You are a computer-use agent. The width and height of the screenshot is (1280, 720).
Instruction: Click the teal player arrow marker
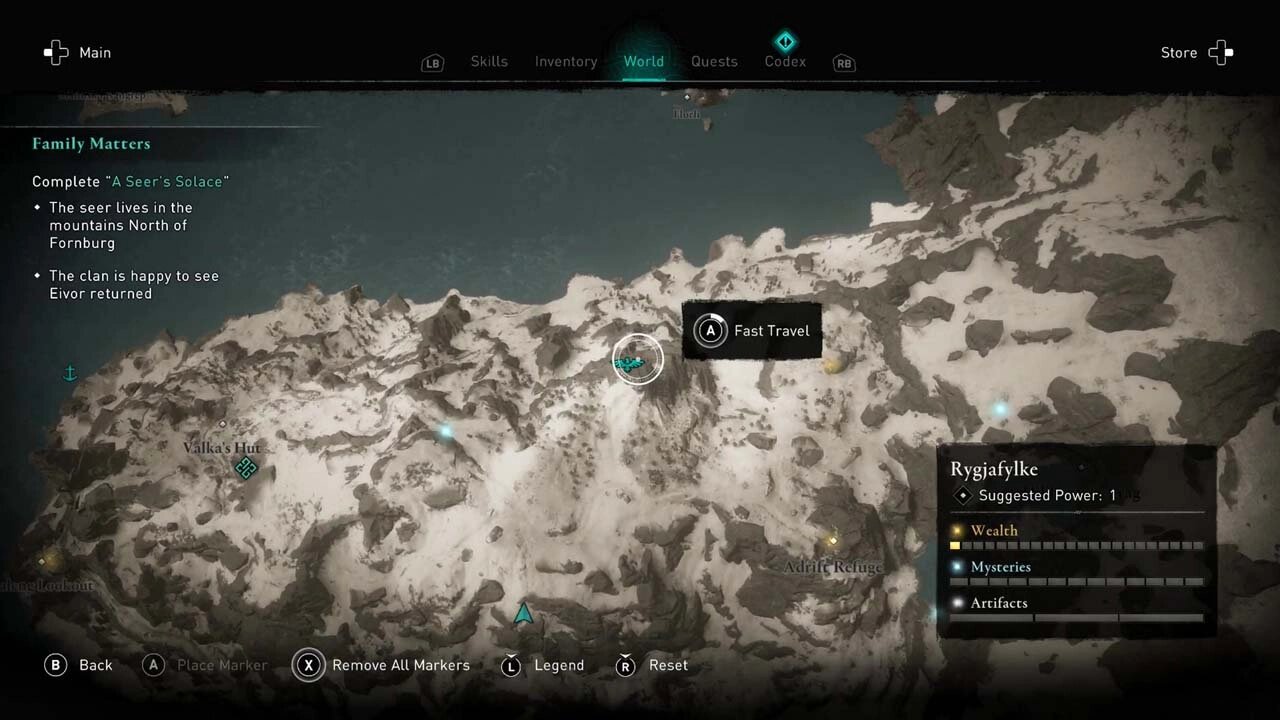pyautogui.click(x=523, y=613)
